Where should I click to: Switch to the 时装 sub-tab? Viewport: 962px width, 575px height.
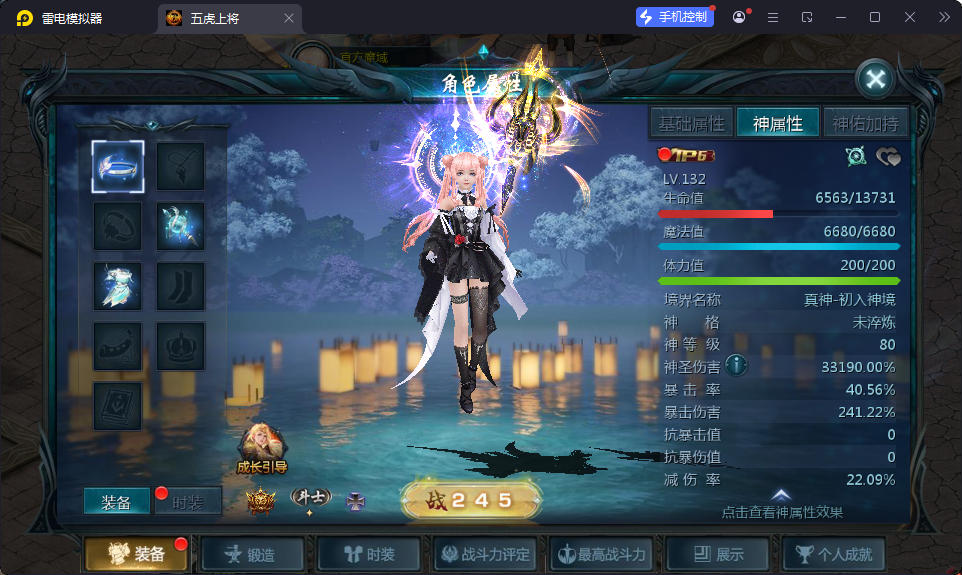tap(188, 501)
